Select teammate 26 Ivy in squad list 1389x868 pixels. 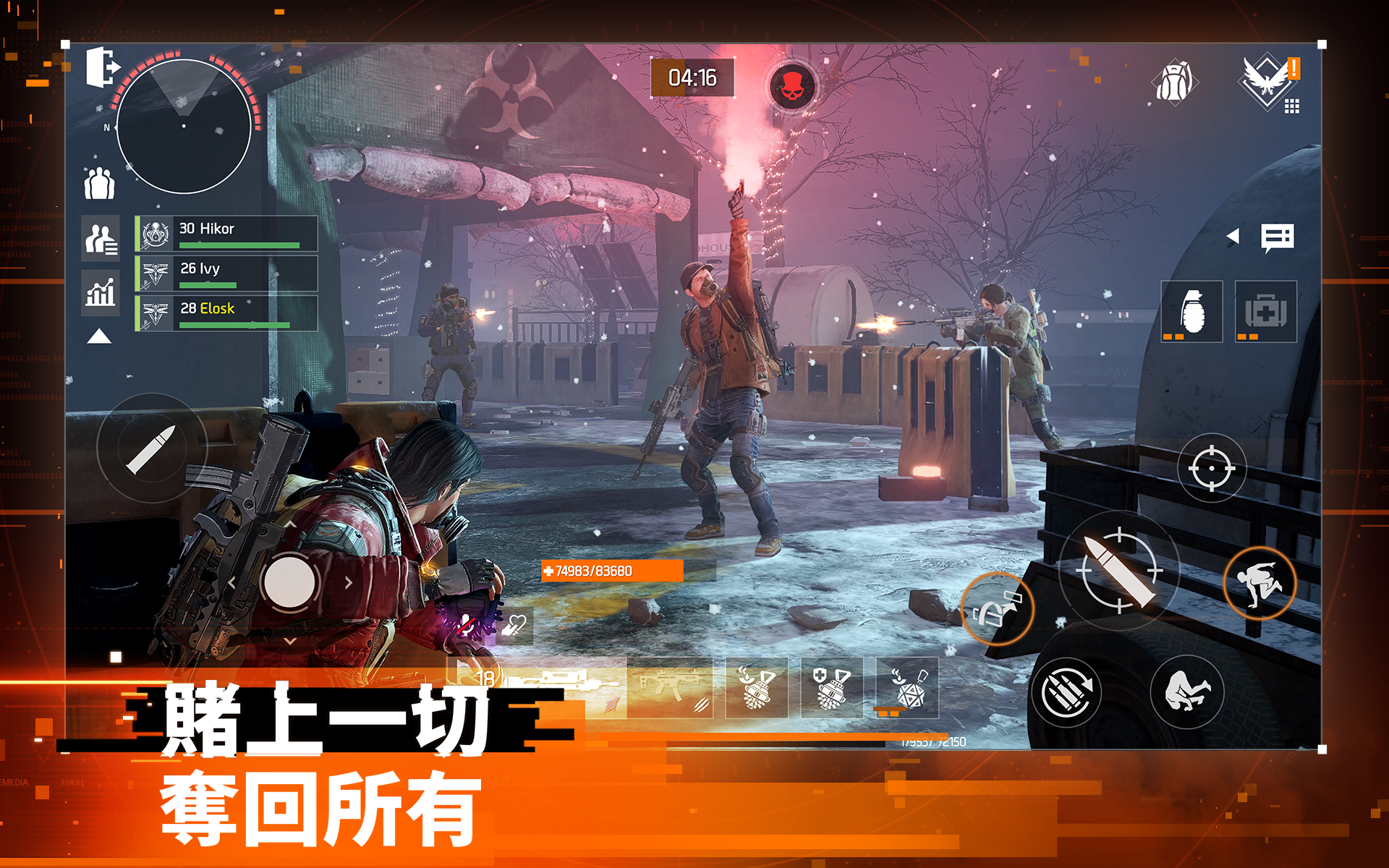pos(226,273)
